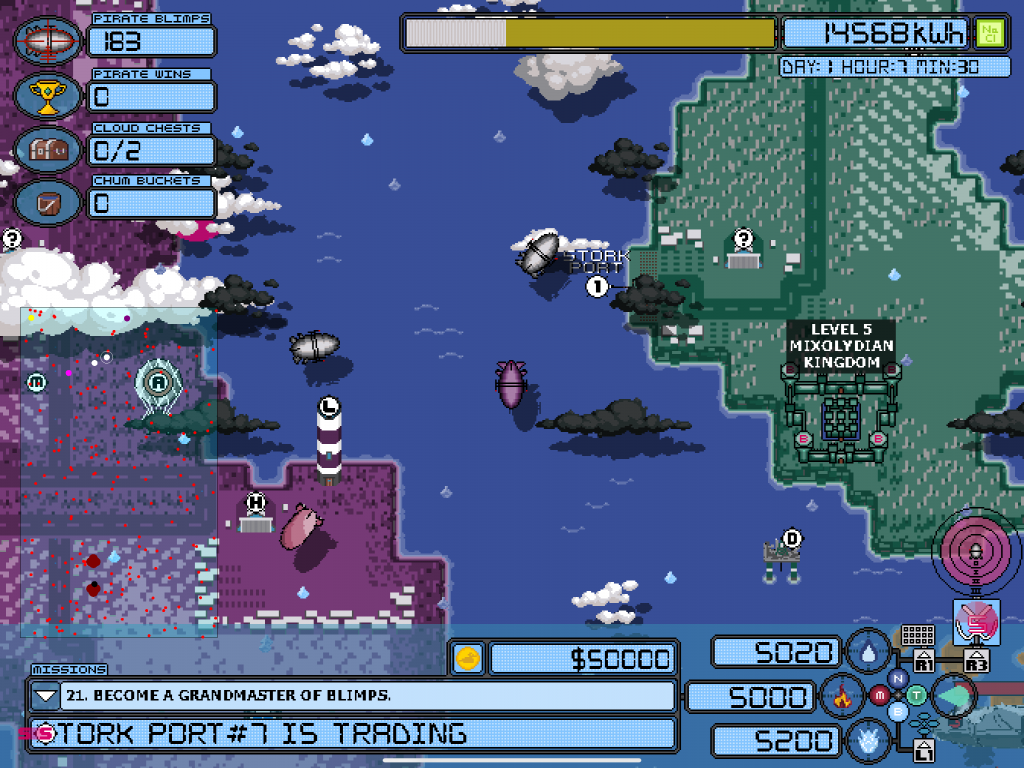The image size is (1024, 768).
Task: Click the Stork Port trading notification bar
Action: (x=350, y=734)
